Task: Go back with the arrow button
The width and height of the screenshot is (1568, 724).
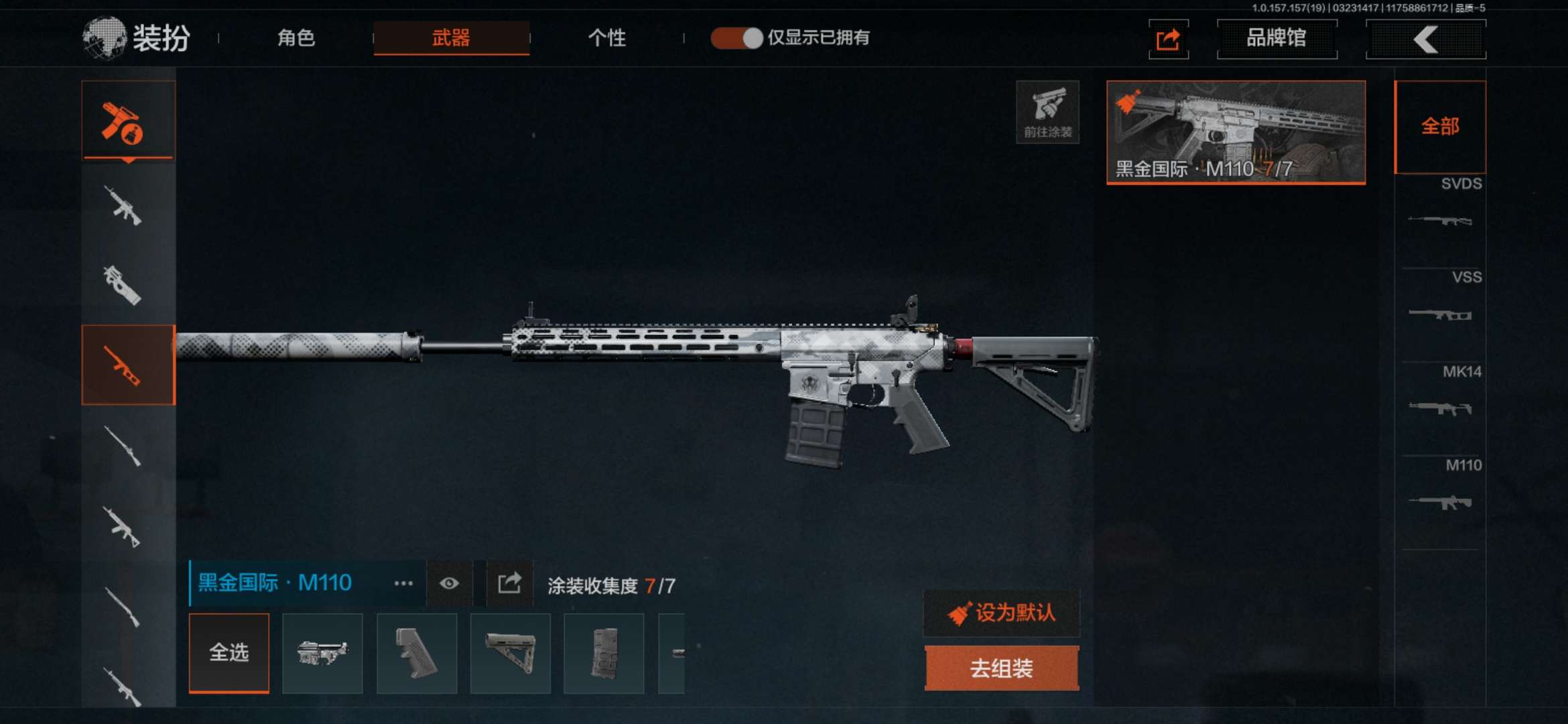Action: [1425, 39]
